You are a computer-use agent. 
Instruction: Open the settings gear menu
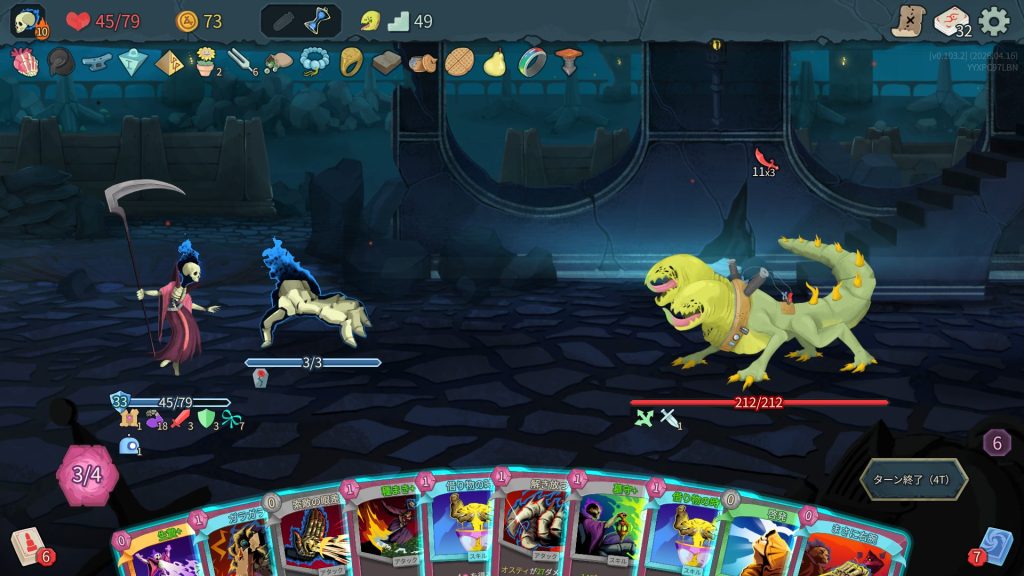(x=994, y=21)
